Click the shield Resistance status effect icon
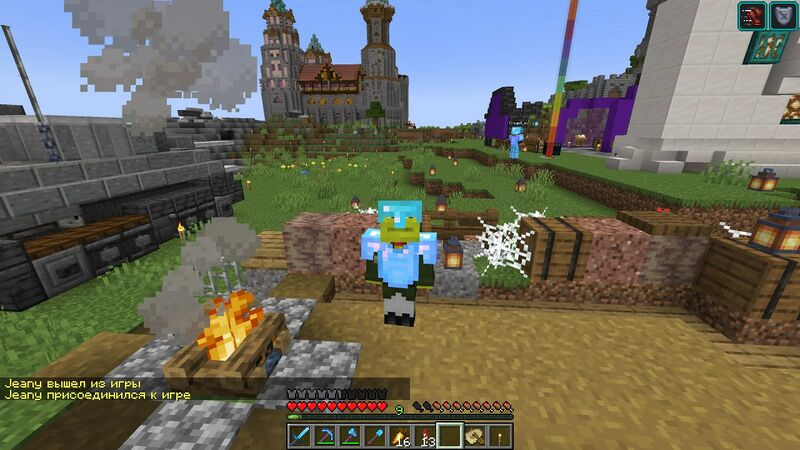 point(783,15)
